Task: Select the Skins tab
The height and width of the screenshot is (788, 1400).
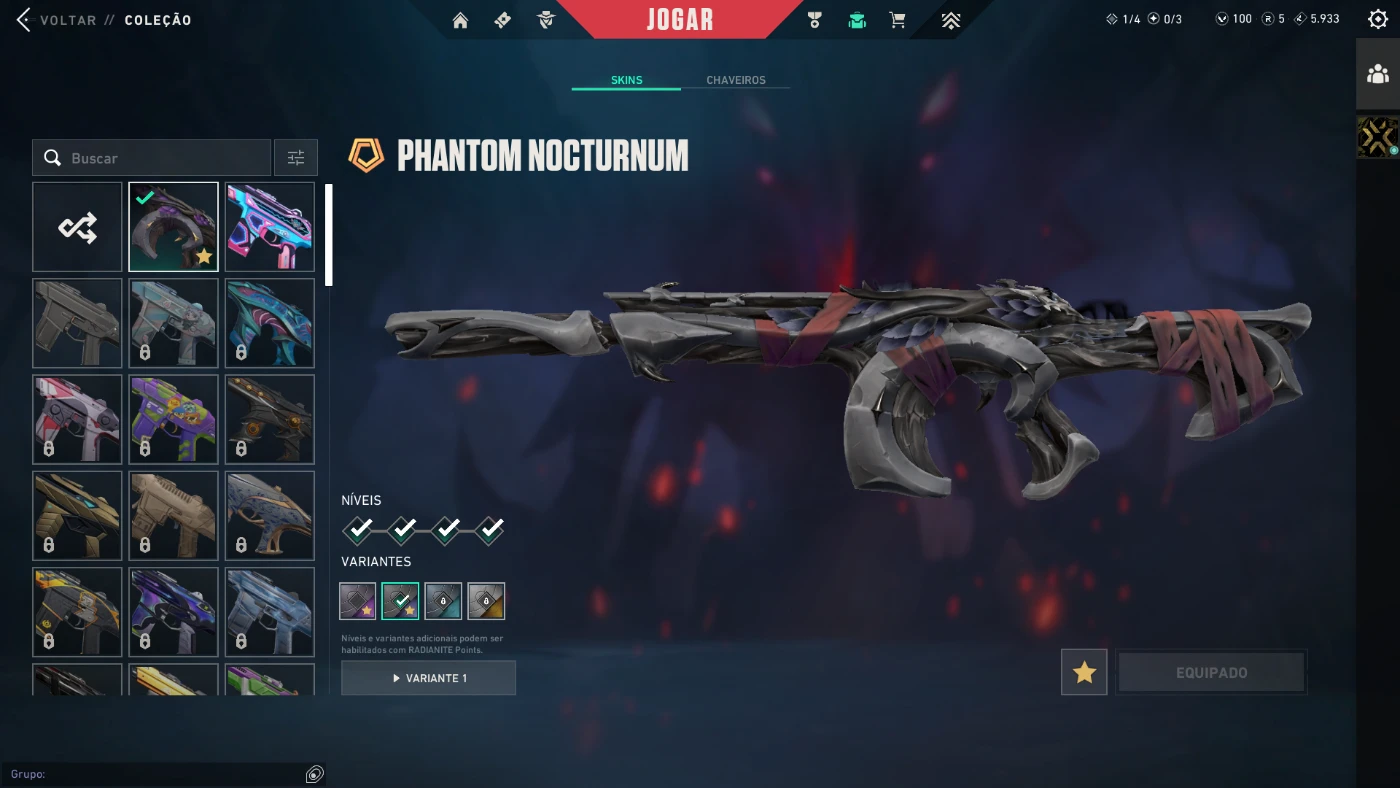Action: click(626, 80)
